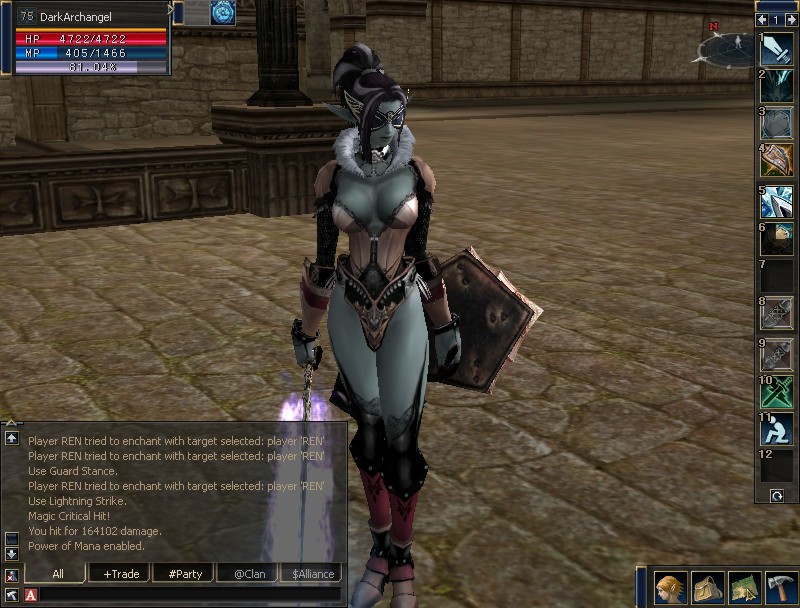Show the @Clan chat tab
The image size is (800, 608).
tap(252, 574)
